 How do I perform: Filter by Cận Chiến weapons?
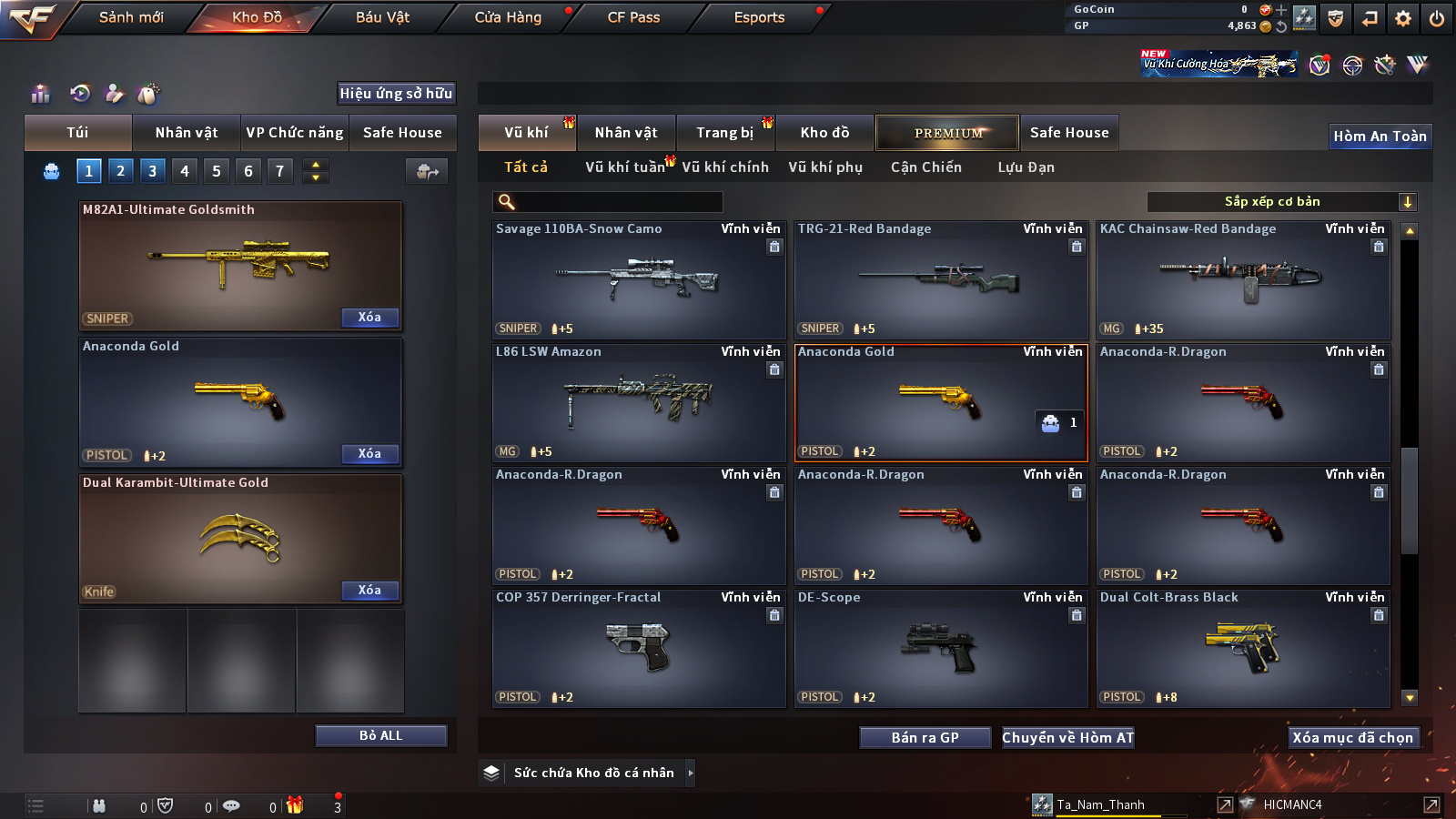(x=925, y=167)
